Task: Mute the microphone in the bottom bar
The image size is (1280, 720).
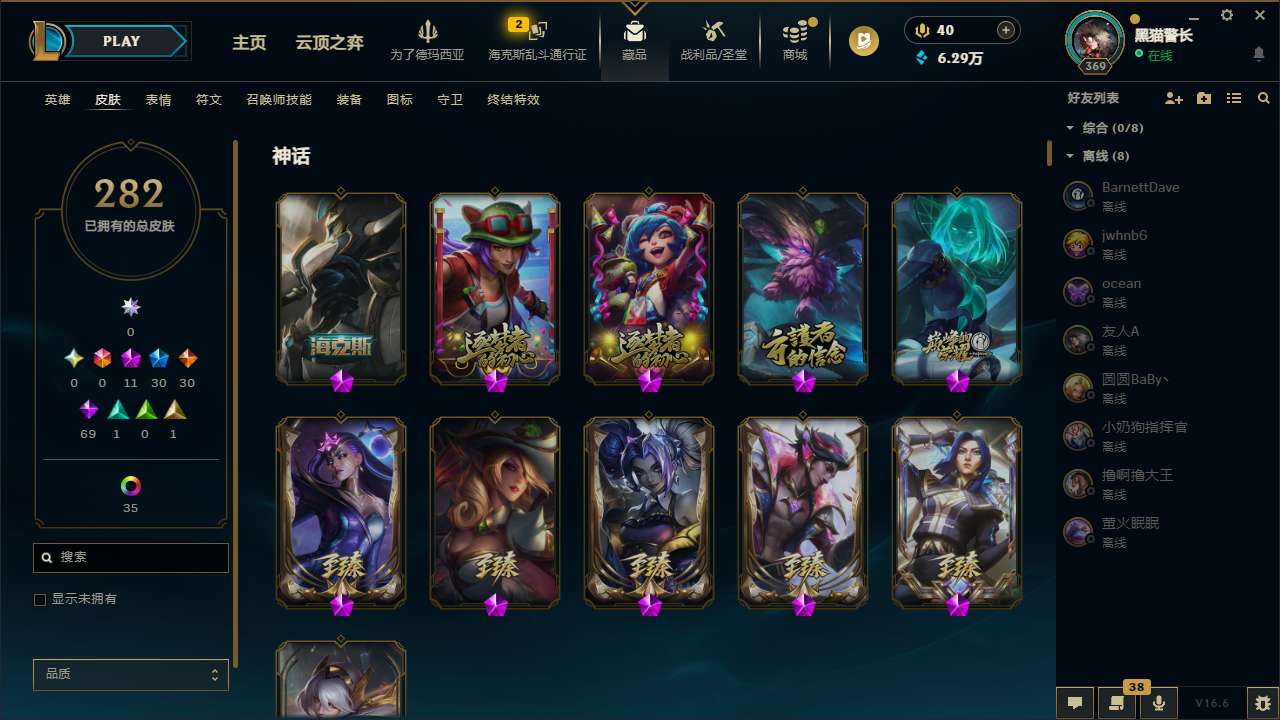Action: [1158, 702]
